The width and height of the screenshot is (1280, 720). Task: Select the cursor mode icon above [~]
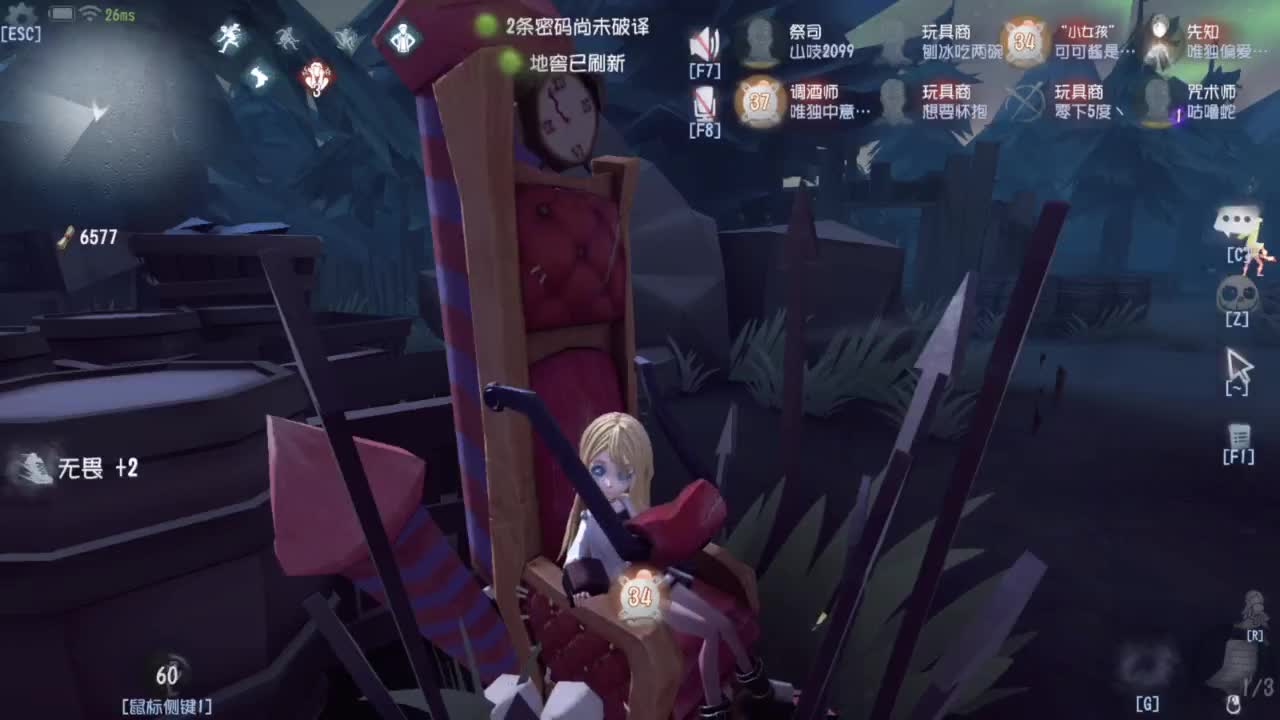pos(1241,364)
